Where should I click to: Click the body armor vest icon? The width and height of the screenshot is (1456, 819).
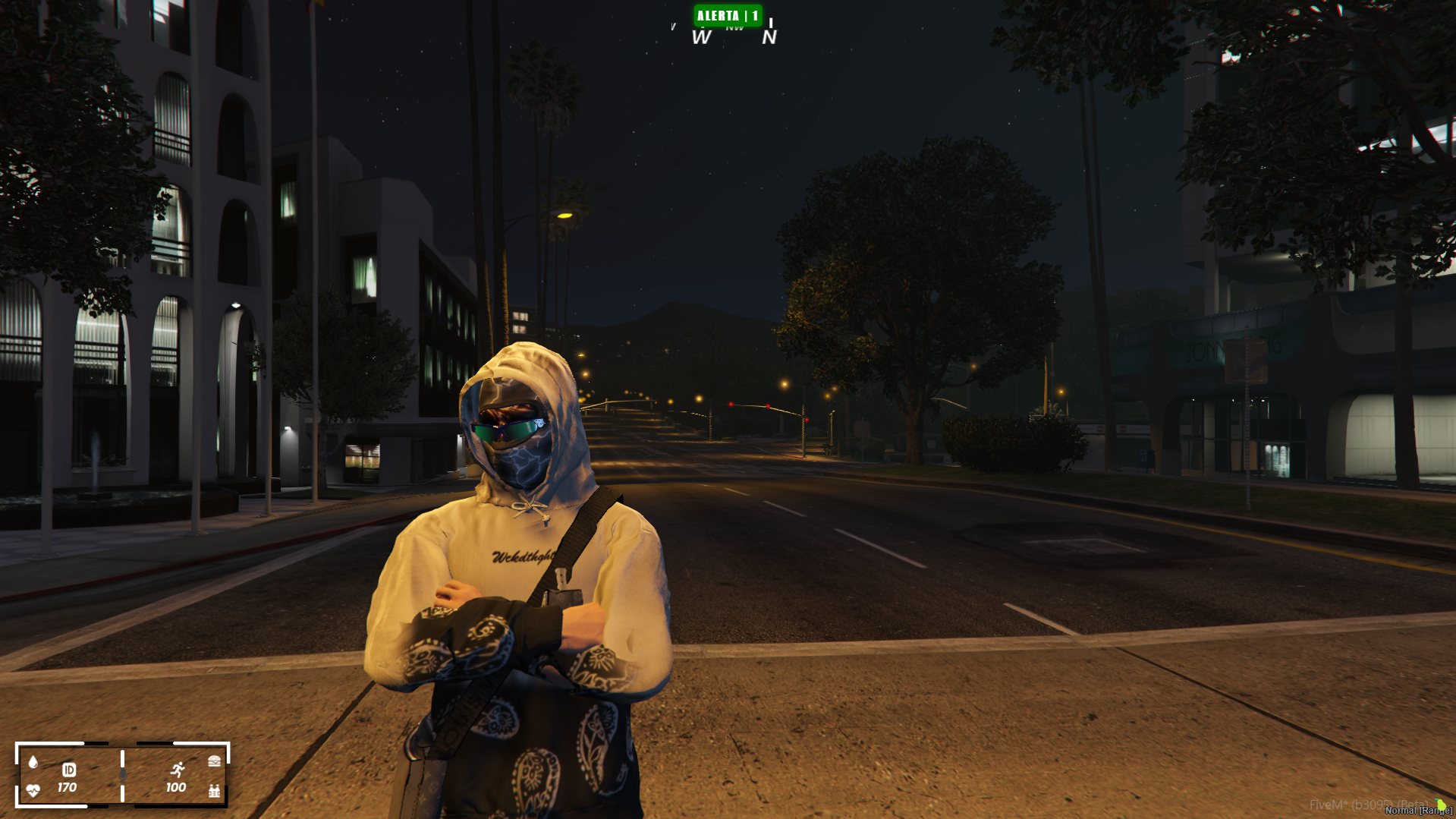tap(215, 791)
